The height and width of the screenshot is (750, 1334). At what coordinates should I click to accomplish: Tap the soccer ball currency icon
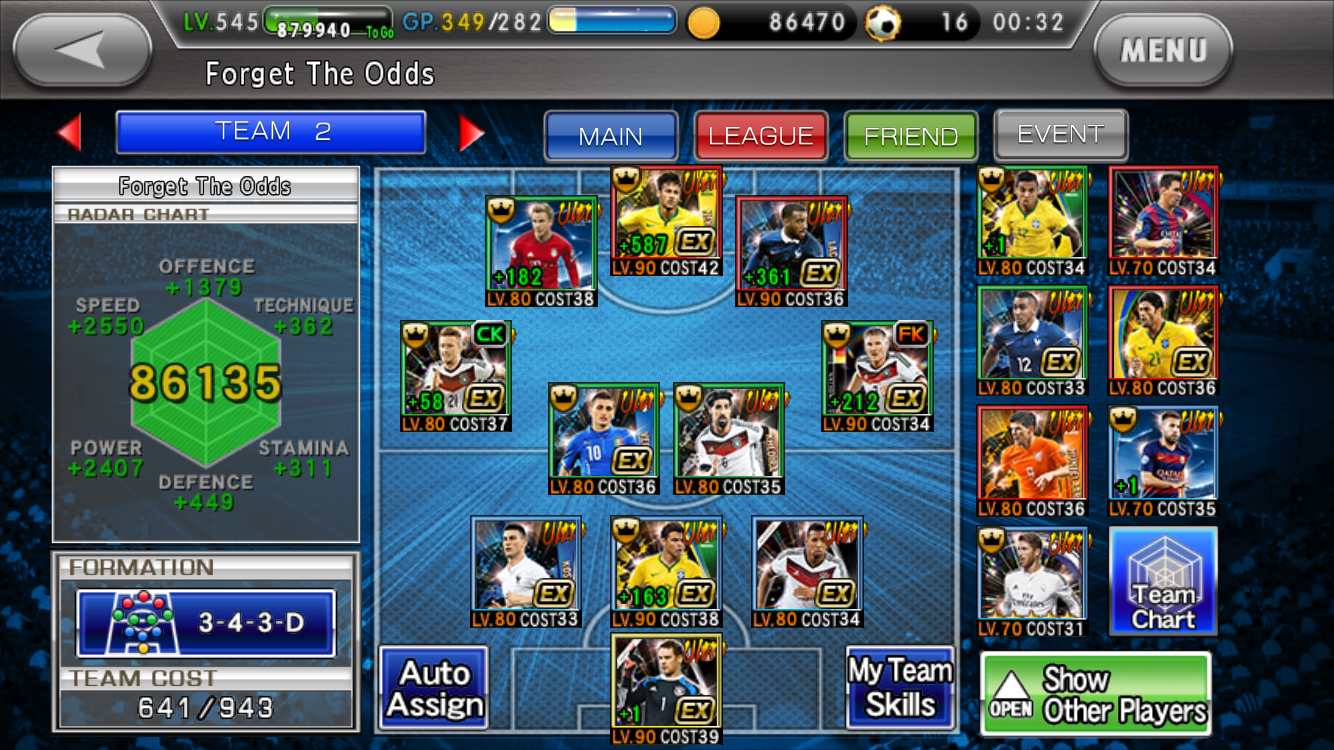pos(884,19)
